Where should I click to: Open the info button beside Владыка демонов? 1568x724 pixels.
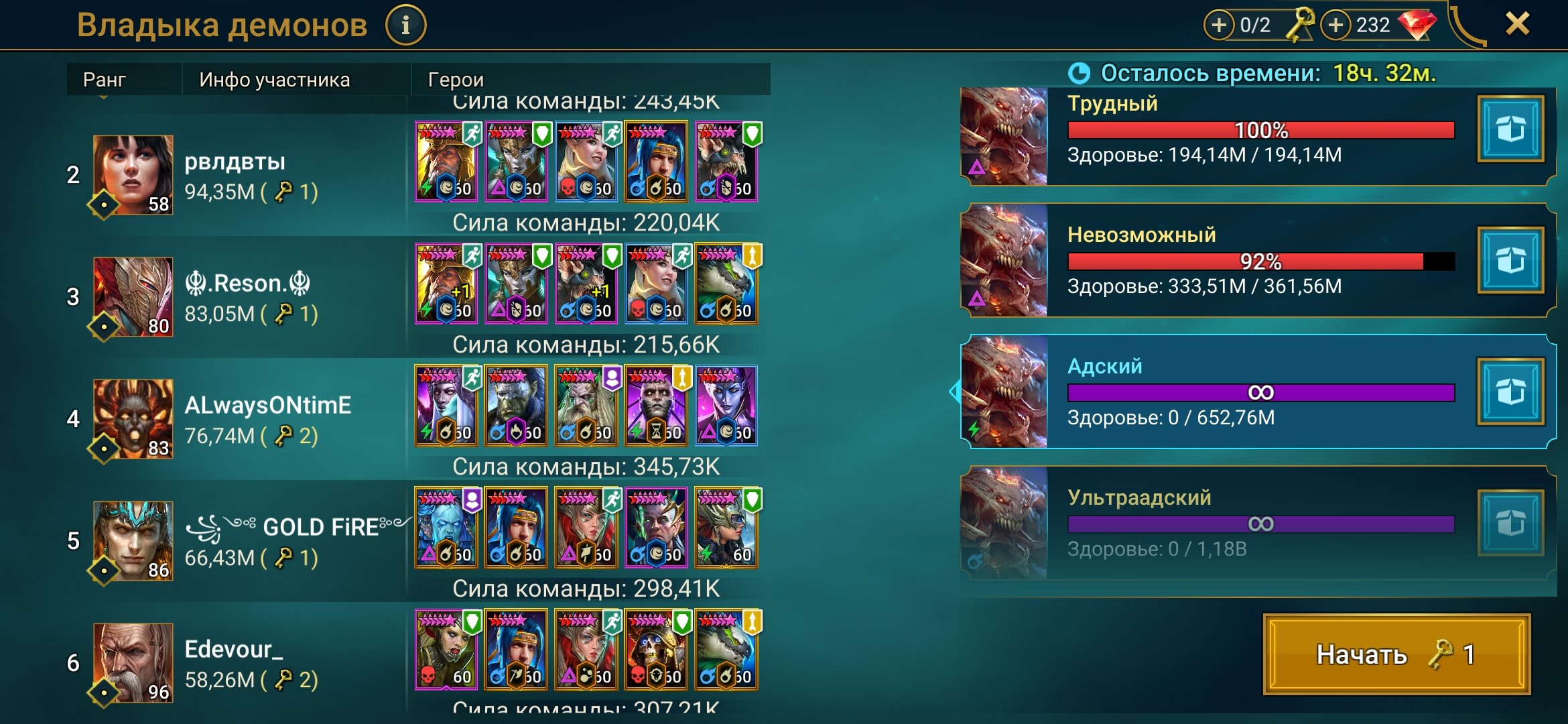point(405,25)
